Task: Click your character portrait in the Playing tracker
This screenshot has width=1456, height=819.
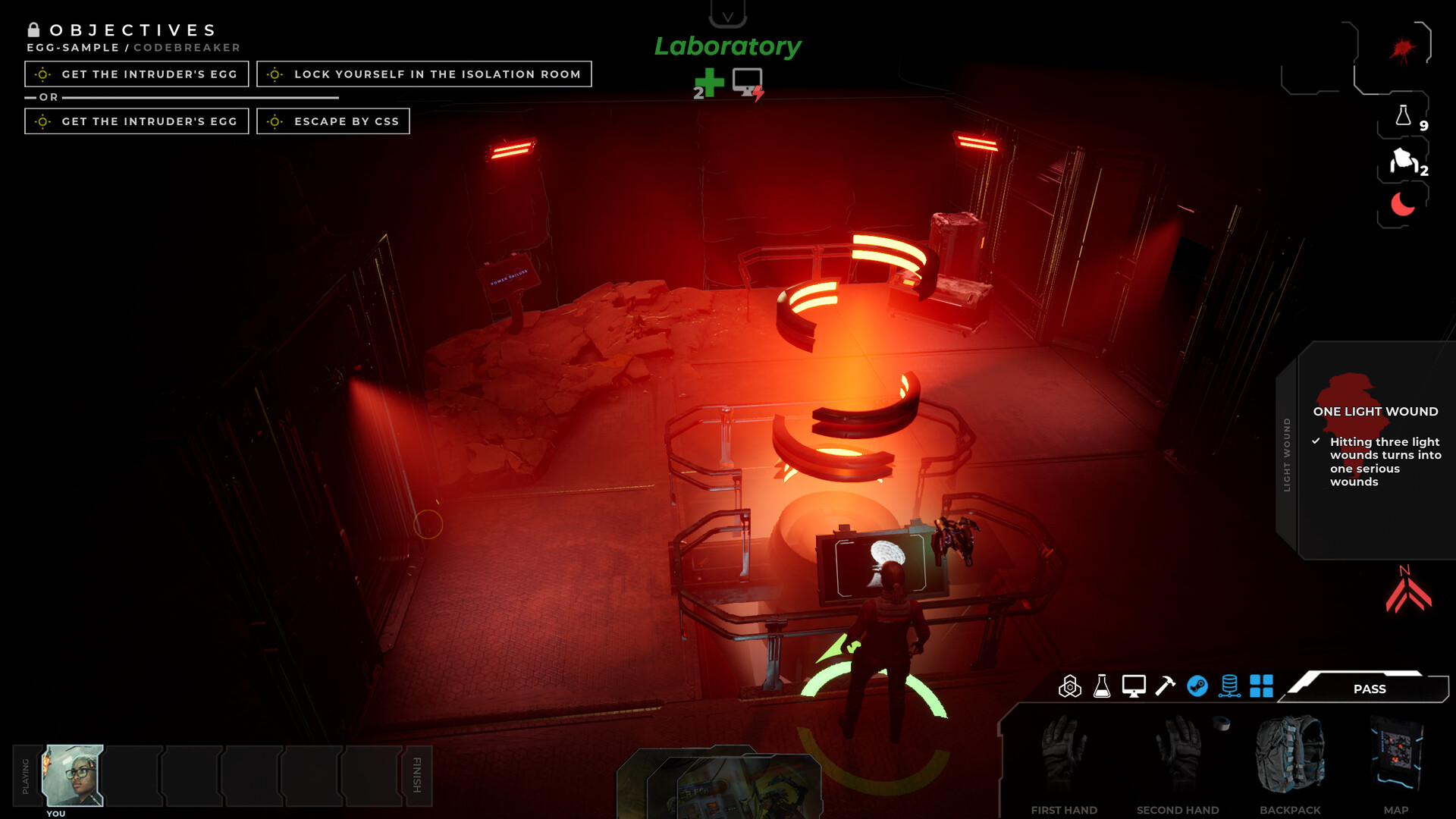Action: click(74, 775)
